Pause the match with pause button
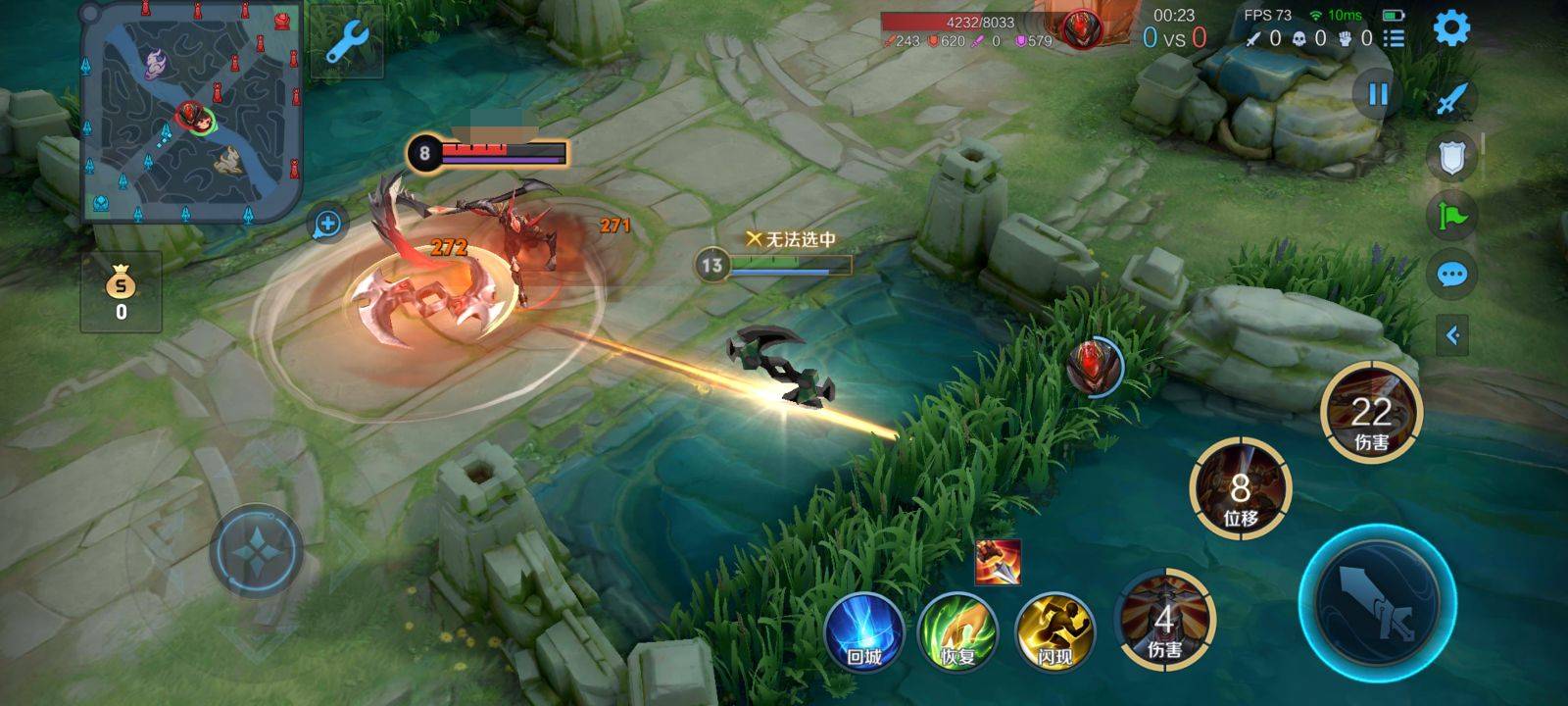Viewport: 1568px width, 706px height. 1378,94
